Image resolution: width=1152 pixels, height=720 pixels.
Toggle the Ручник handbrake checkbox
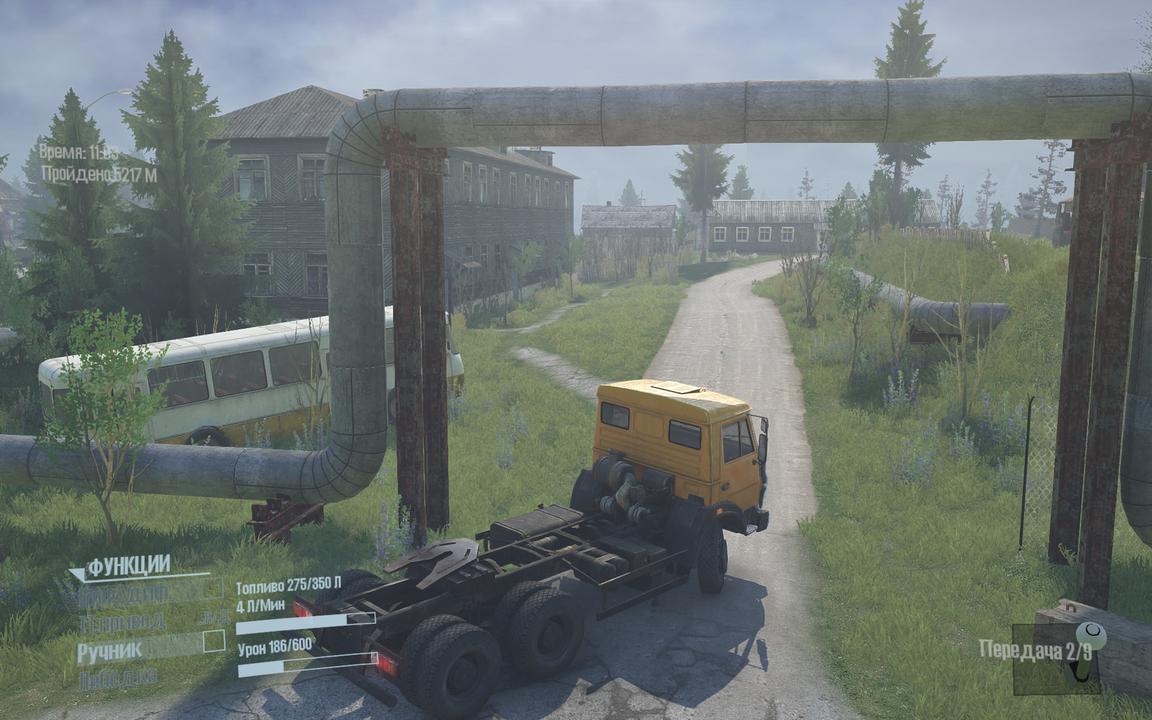tap(214, 641)
